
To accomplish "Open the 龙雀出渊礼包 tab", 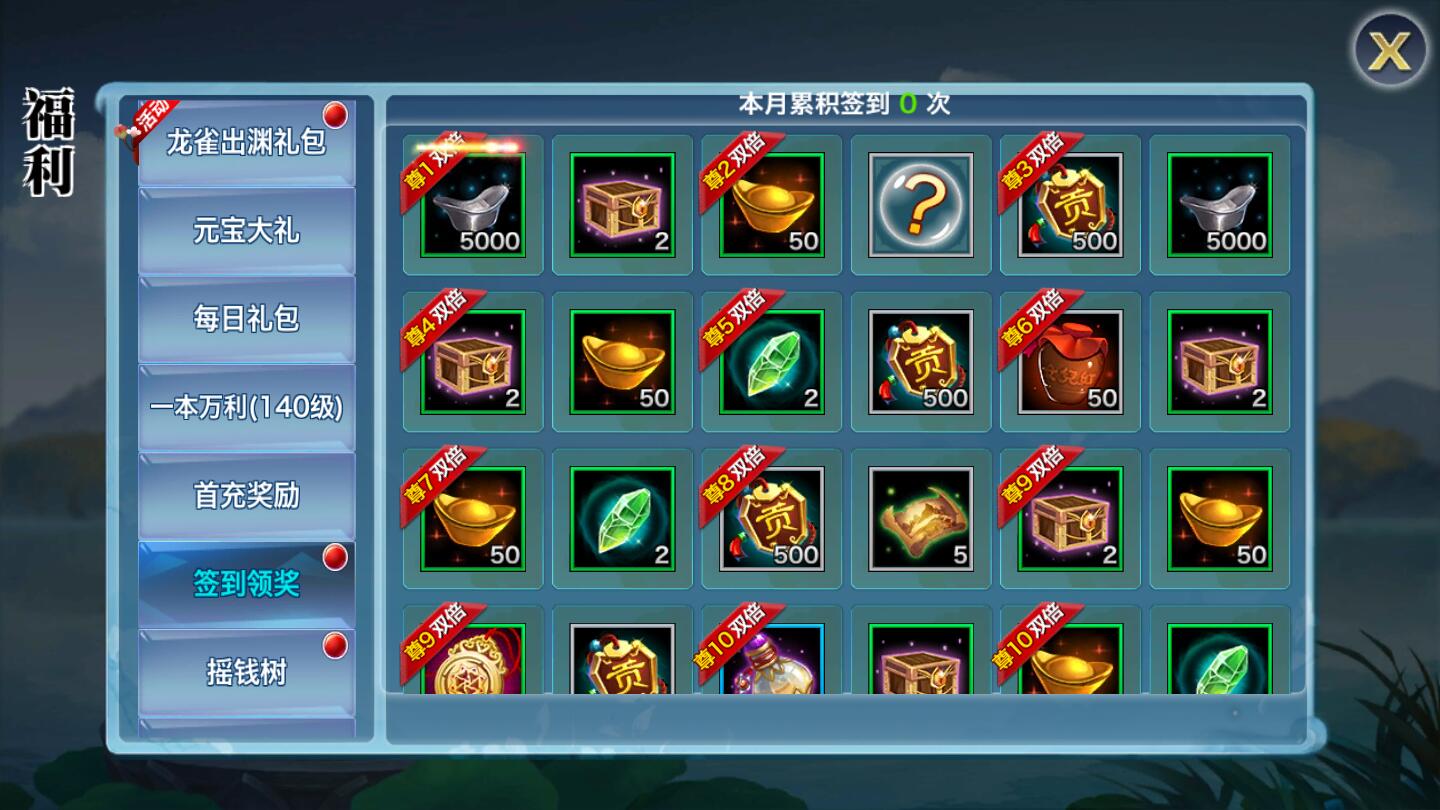I will pos(246,142).
